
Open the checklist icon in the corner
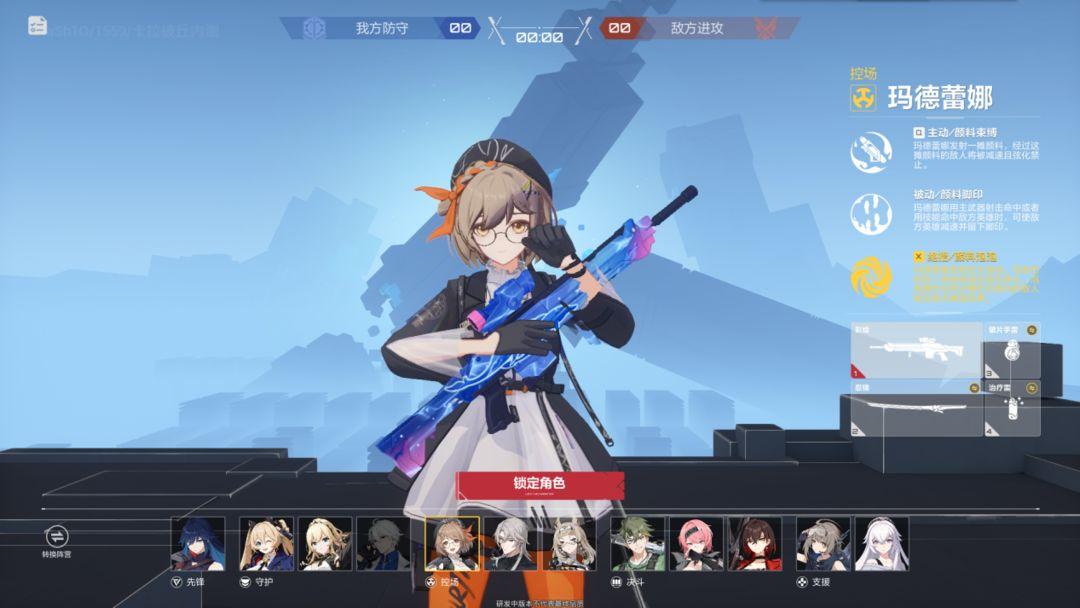coord(38,26)
